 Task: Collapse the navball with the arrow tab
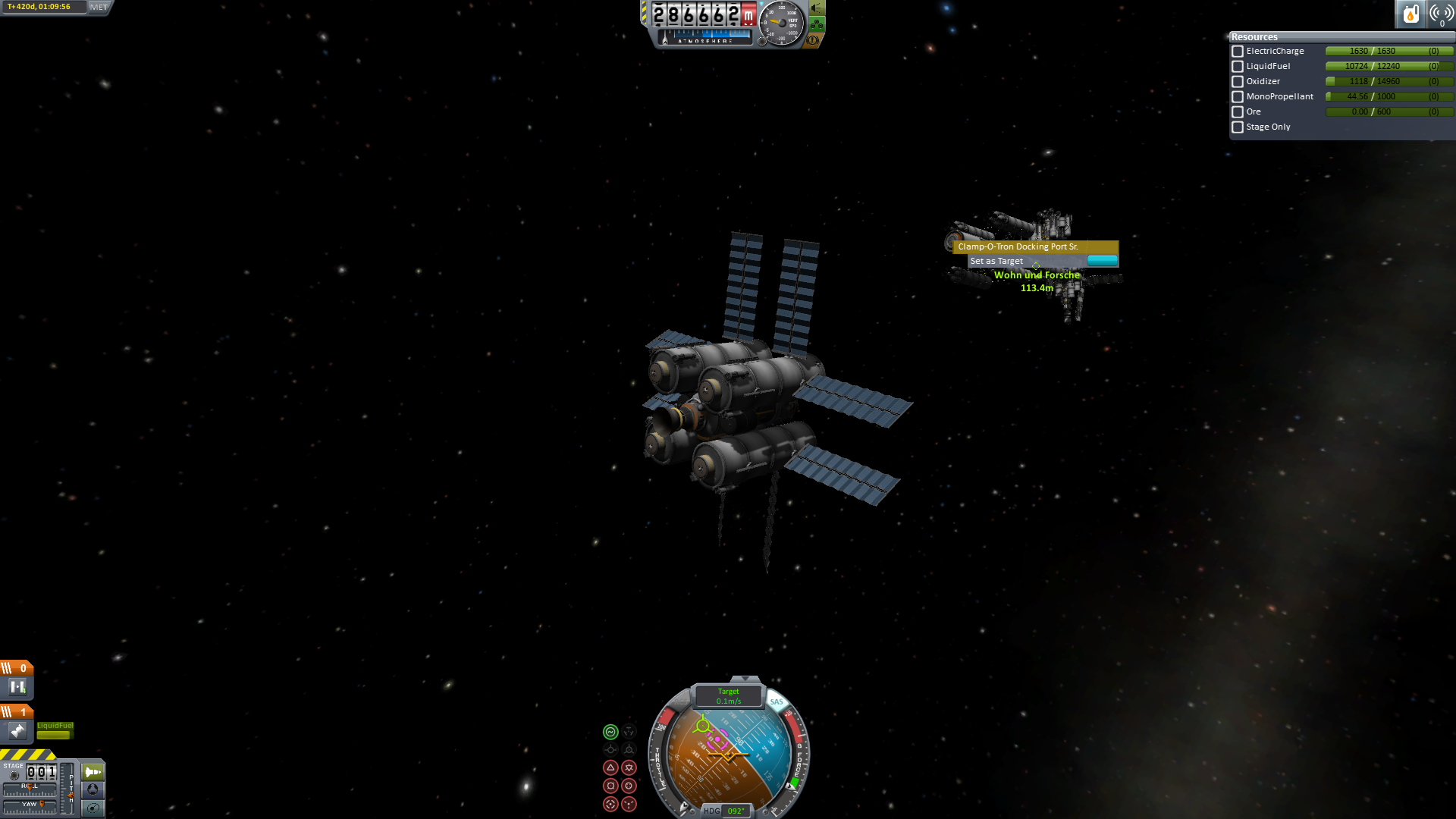click(745, 679)
